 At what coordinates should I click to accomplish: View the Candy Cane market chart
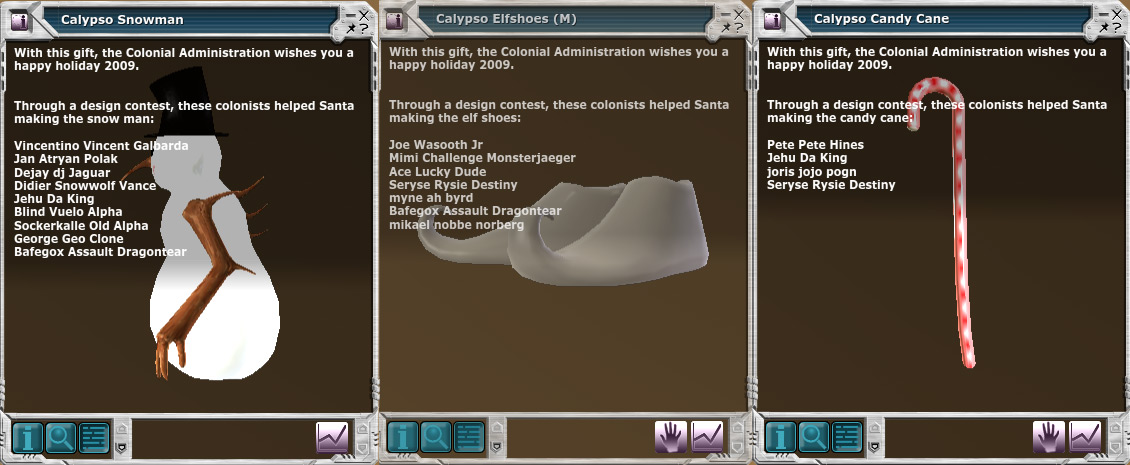click(x=1086, y=437)
